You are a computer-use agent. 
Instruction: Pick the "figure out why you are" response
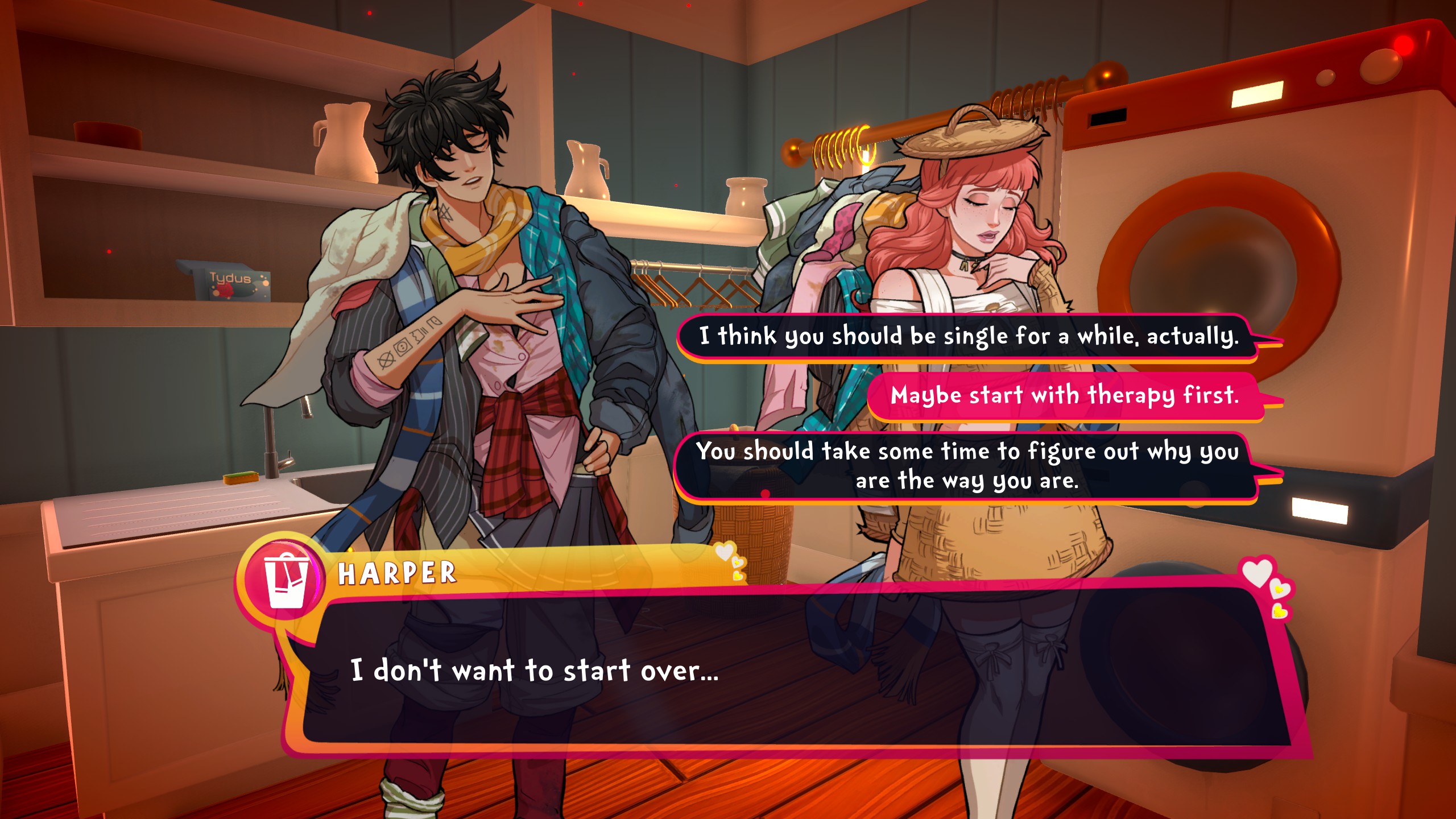pyautogui.click(x=967, y=466)
